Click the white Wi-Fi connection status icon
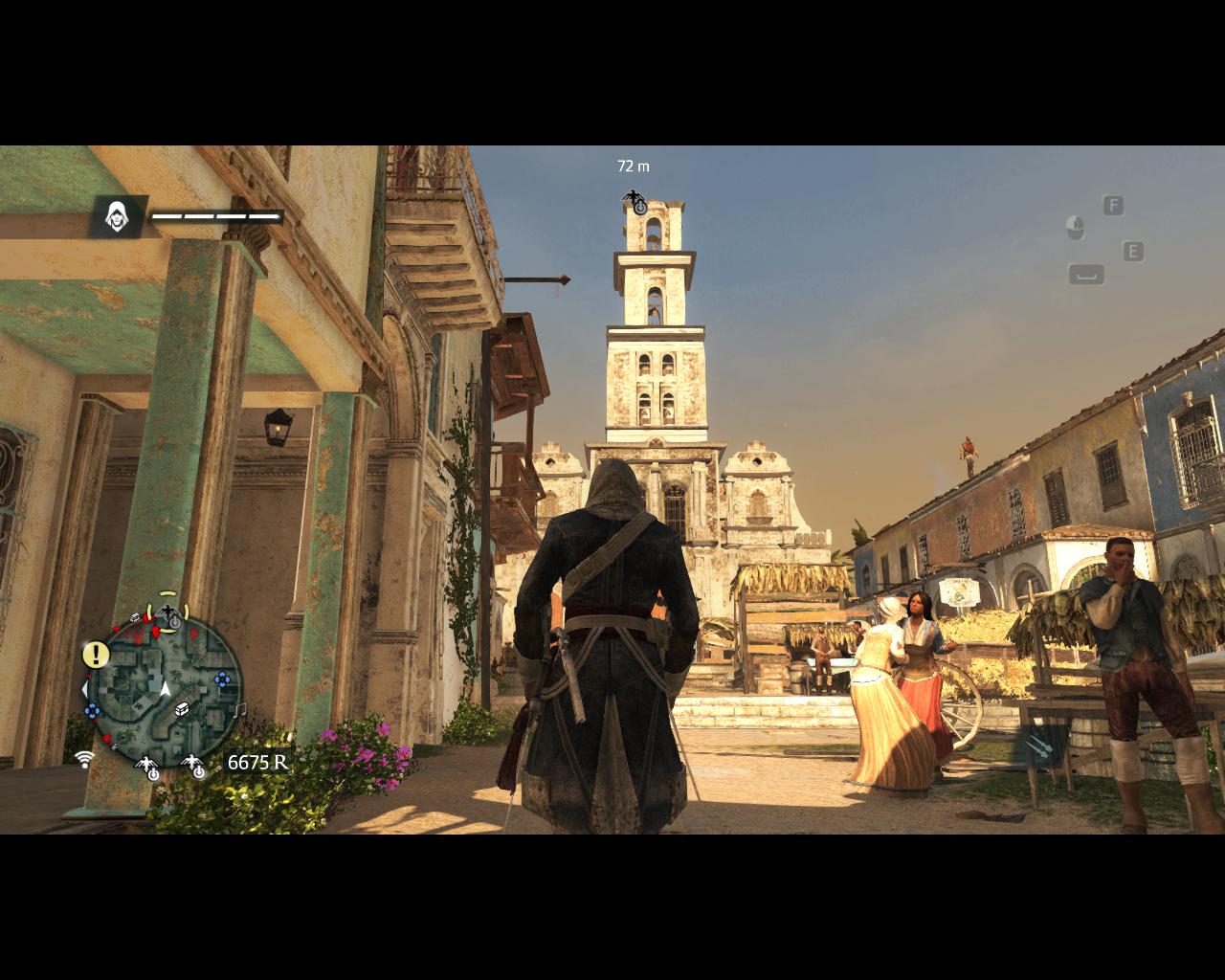The width and height of the screenshot is (1225, 980). (x=85, y=759)
